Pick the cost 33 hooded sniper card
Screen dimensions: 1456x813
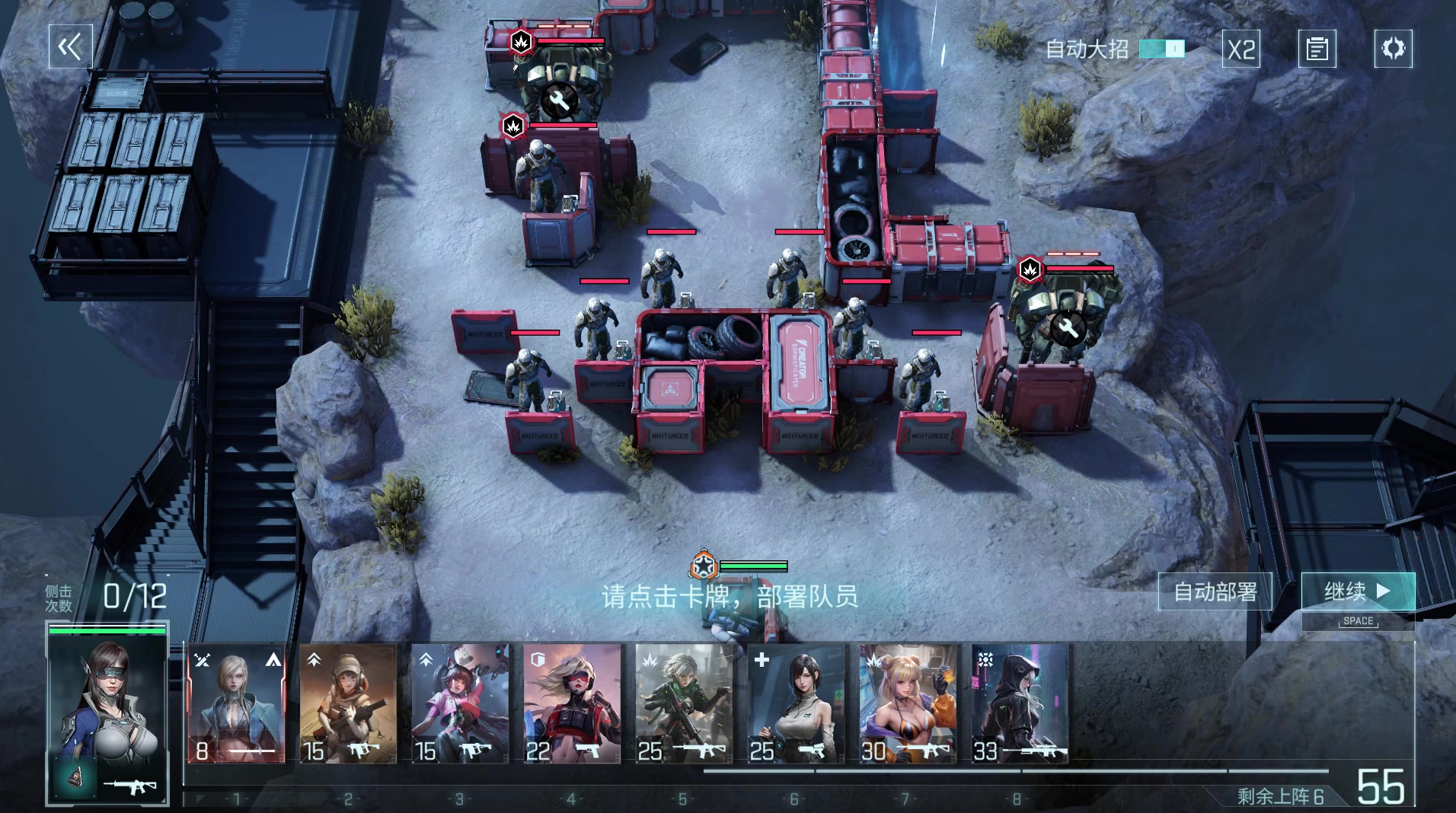coord(1020,704)
